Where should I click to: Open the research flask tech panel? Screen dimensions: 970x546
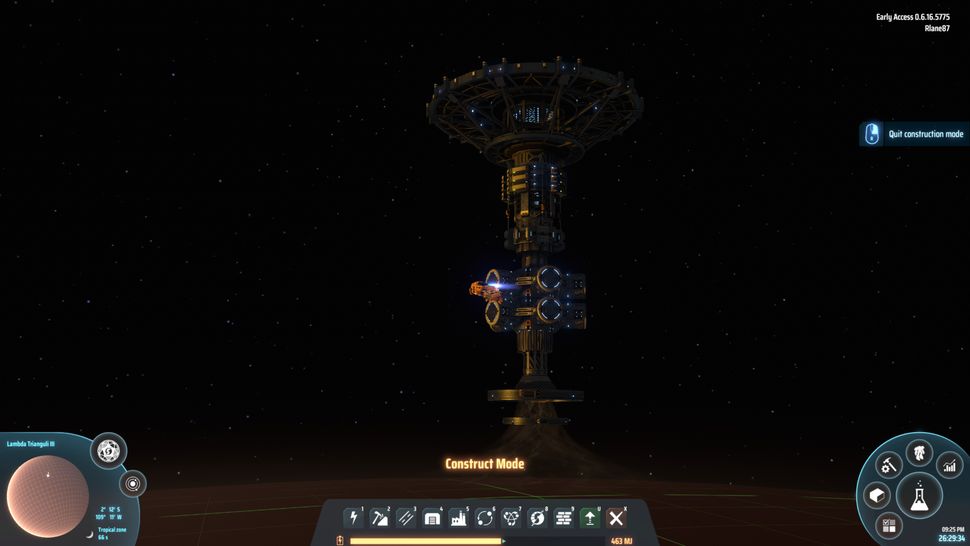click(x=919, y=494)
